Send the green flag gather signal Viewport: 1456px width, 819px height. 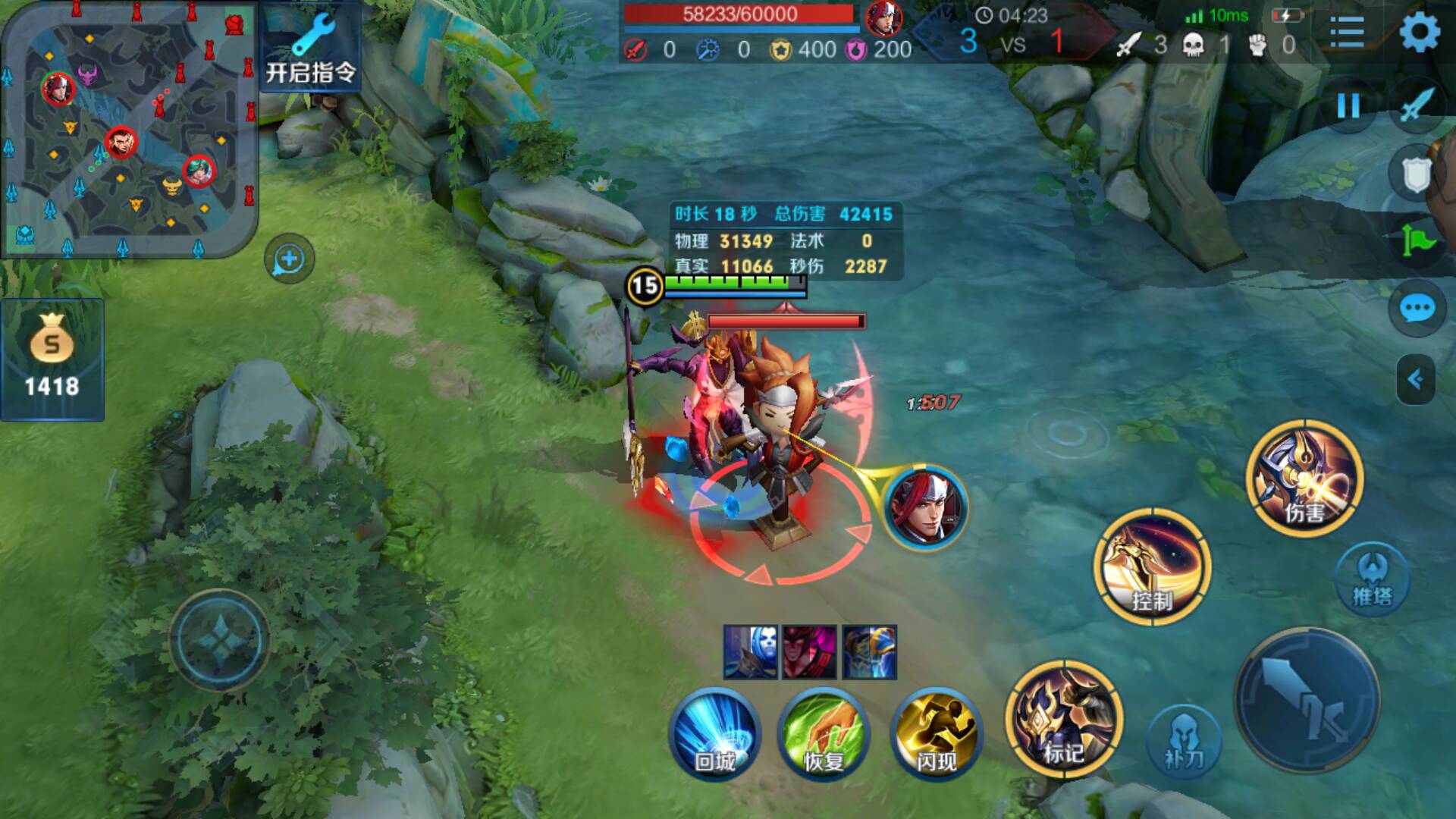(1417, 243)
